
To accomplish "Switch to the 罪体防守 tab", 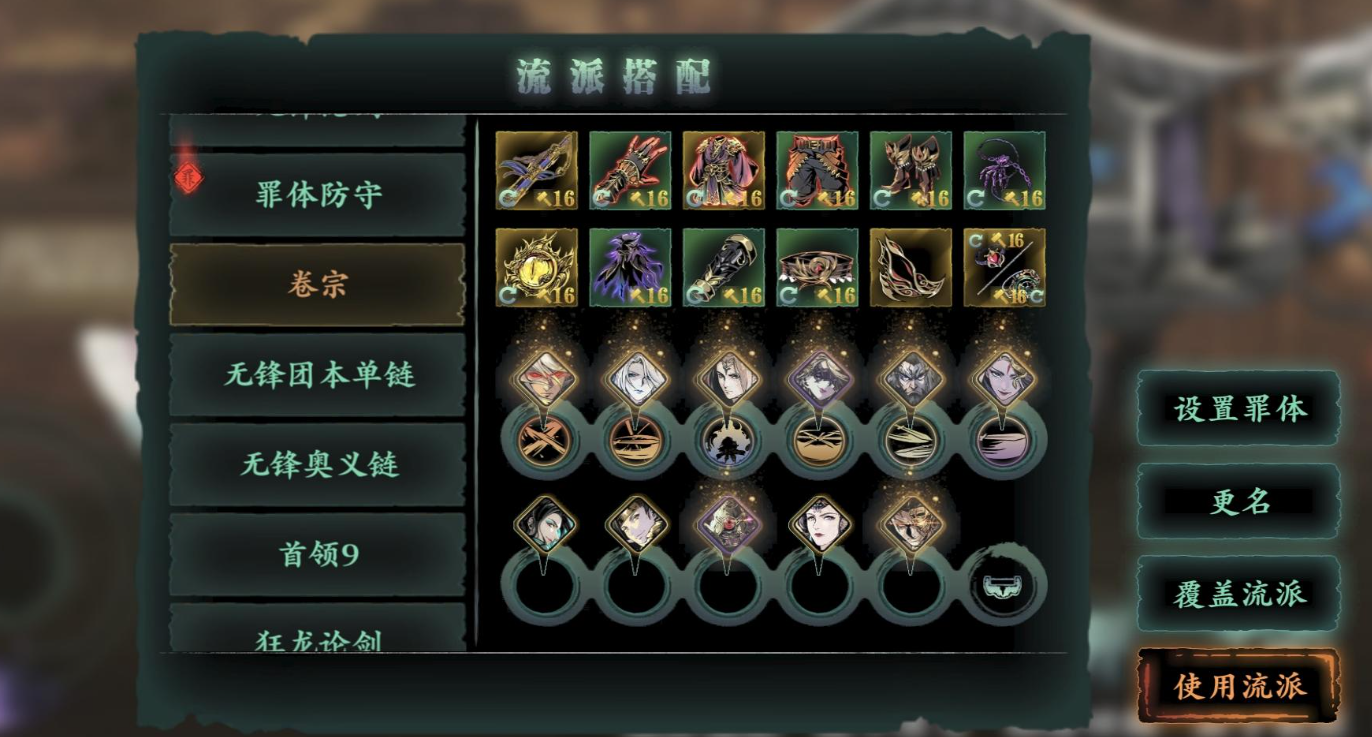I will click(x=317, y=194).
